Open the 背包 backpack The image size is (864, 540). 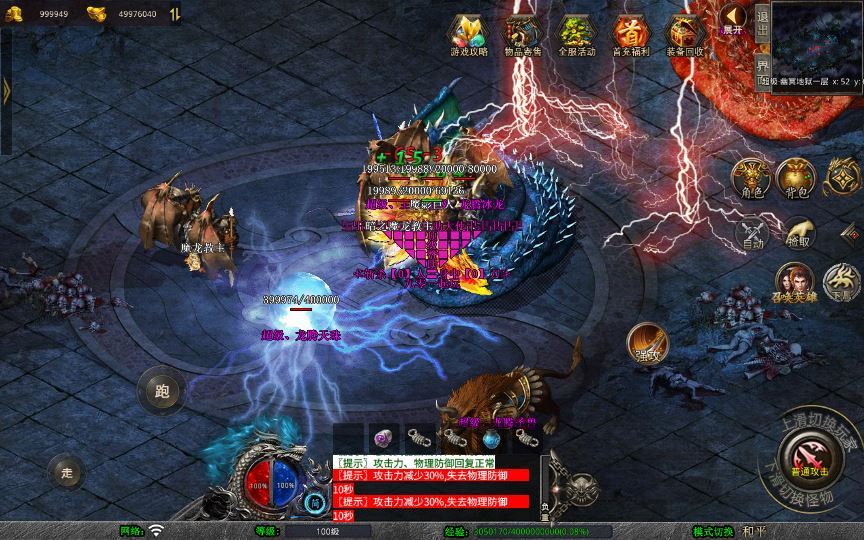click(798, 178)
